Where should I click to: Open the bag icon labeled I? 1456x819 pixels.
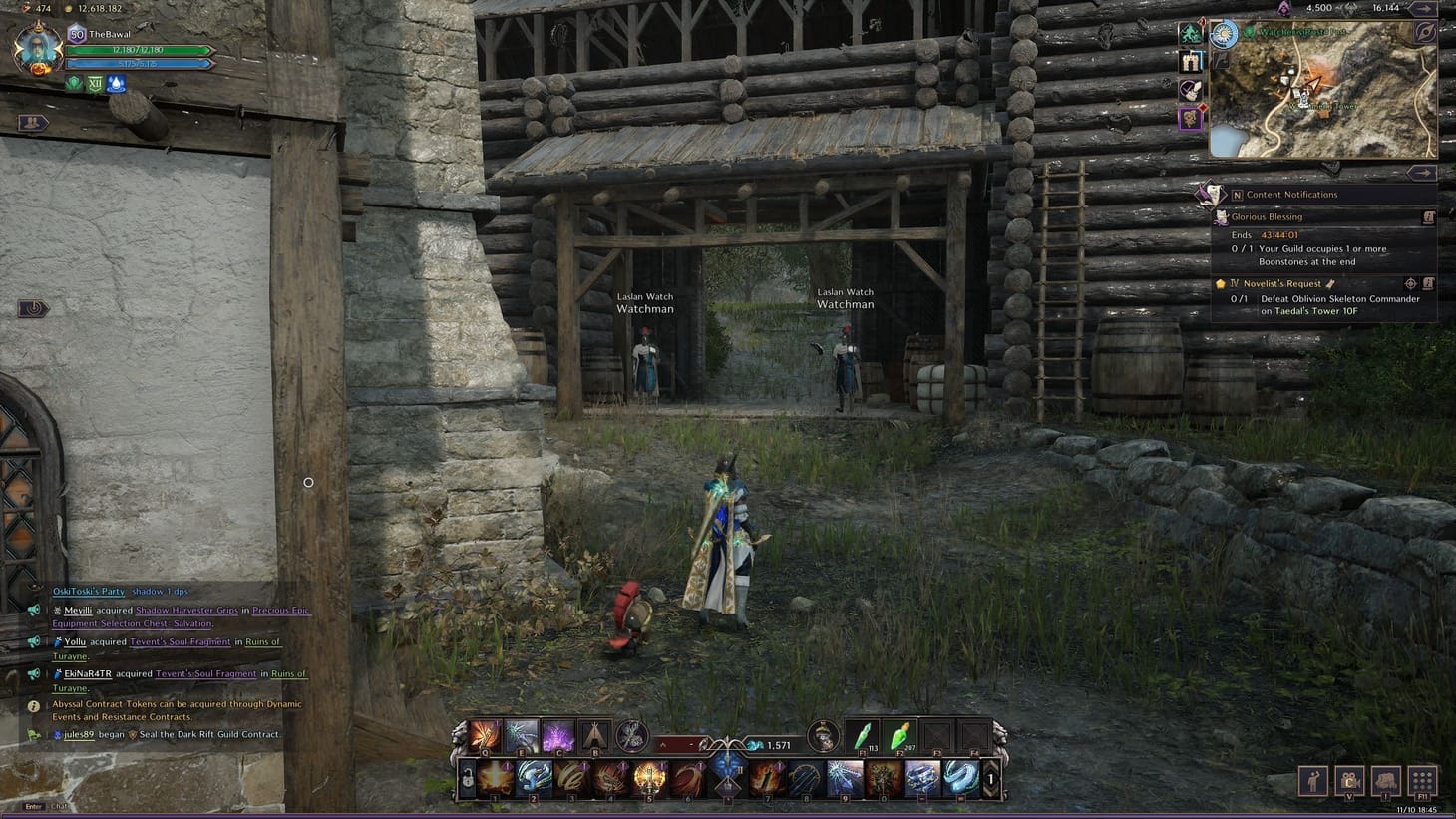(x=1385, y=782)
